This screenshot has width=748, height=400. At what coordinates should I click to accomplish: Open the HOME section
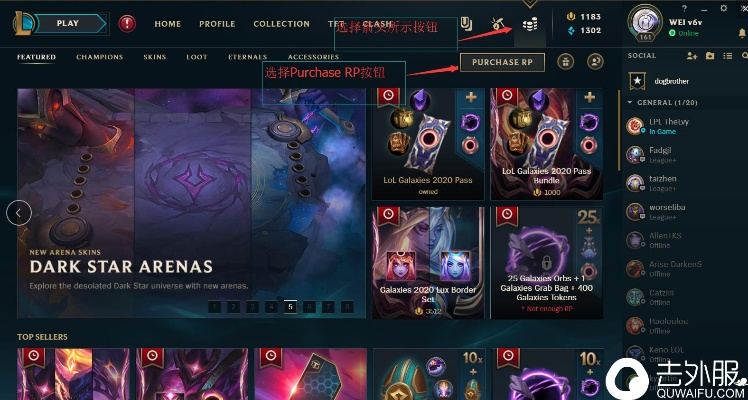168,24
